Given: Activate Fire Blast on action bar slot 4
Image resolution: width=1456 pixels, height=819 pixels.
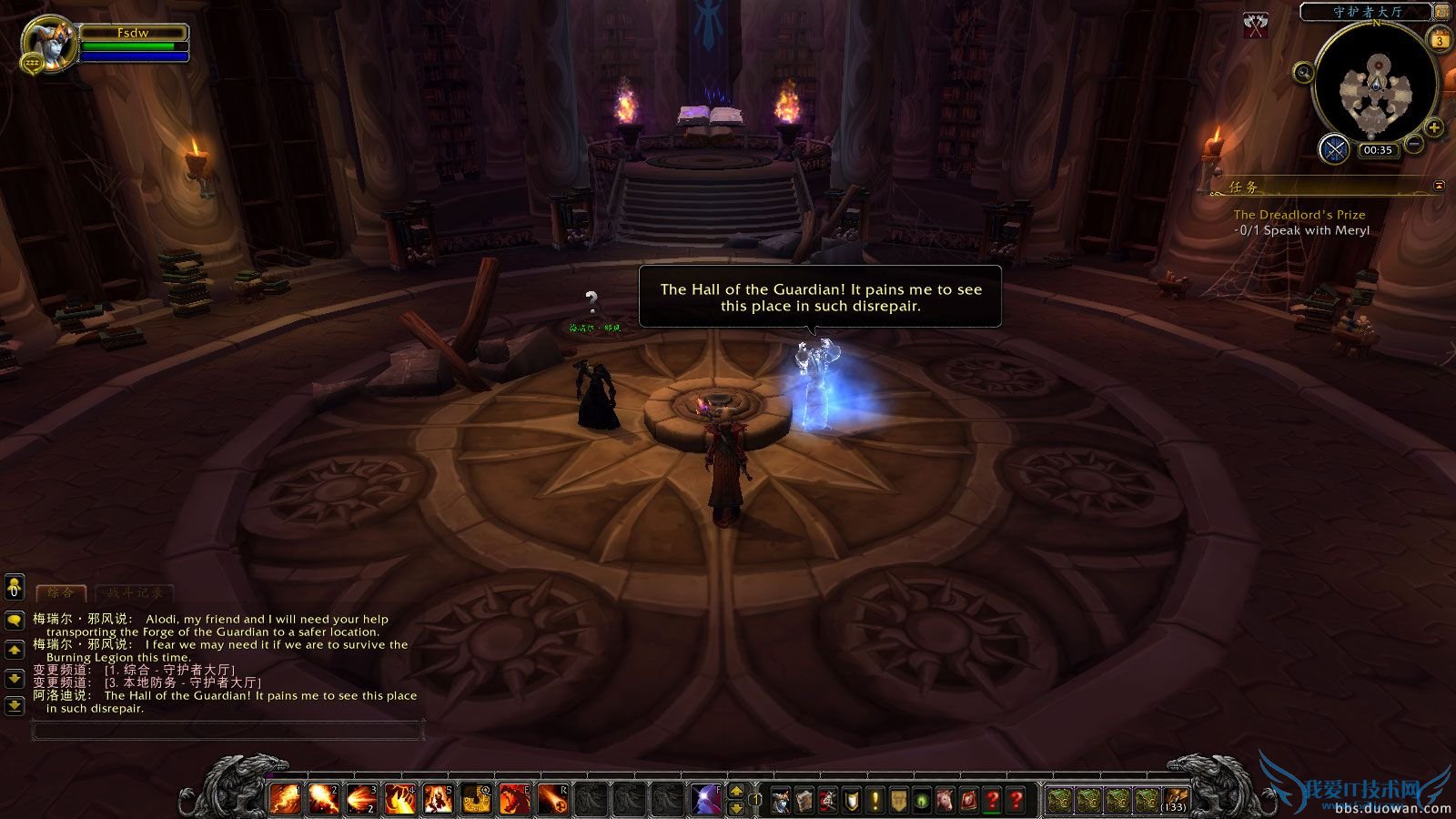Looking at the screenshot, I should [x=401, y=801].
